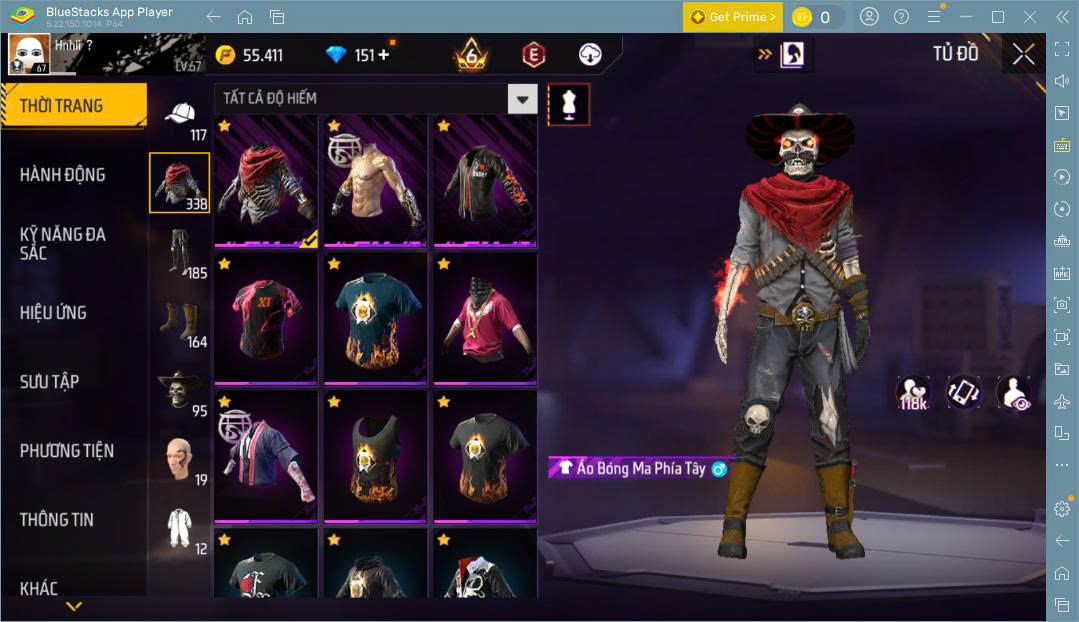Screen dimensions: 1079x622
Task: Click the mannequin outfit preview button
Action: (568, 104)
